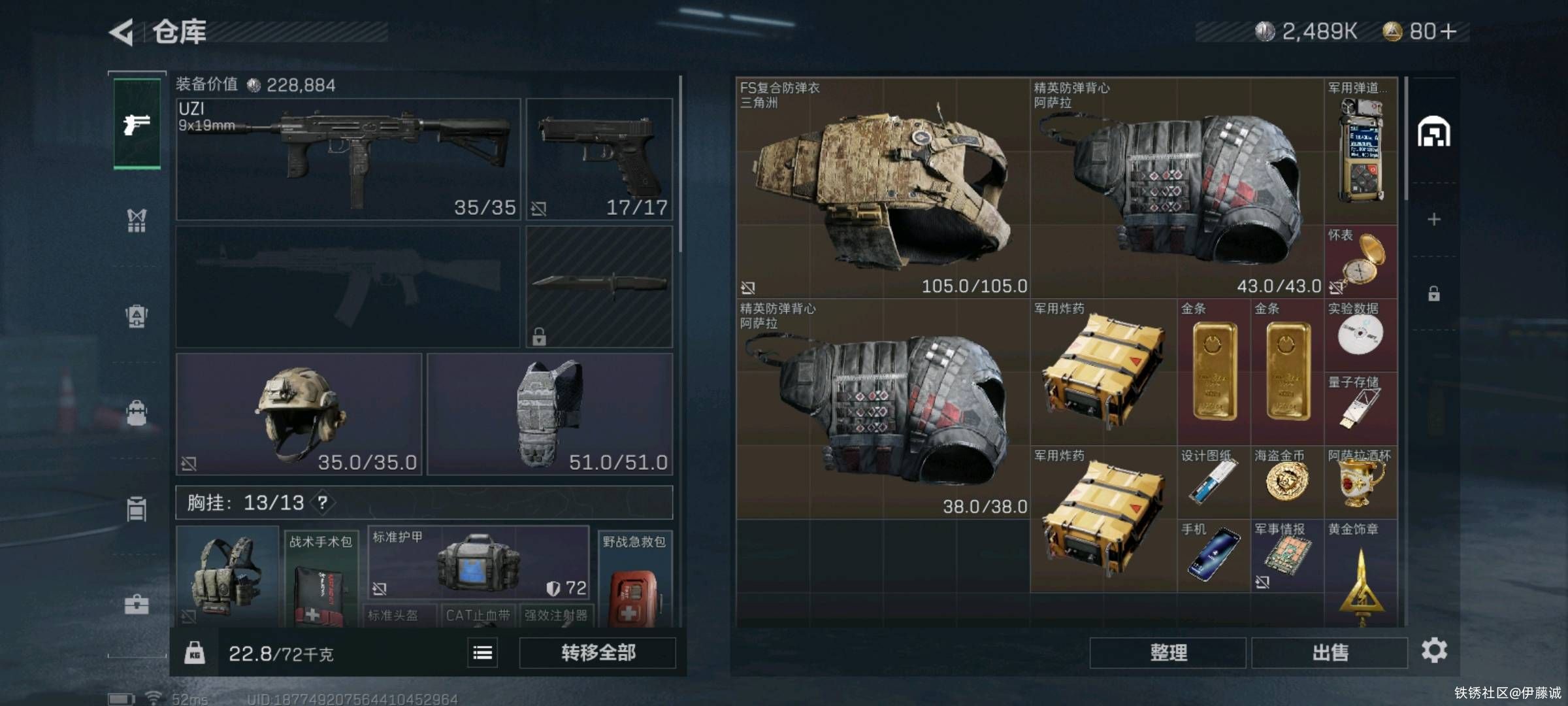
Task: Select the 手机 phone item
Action: click(1214, 556)
